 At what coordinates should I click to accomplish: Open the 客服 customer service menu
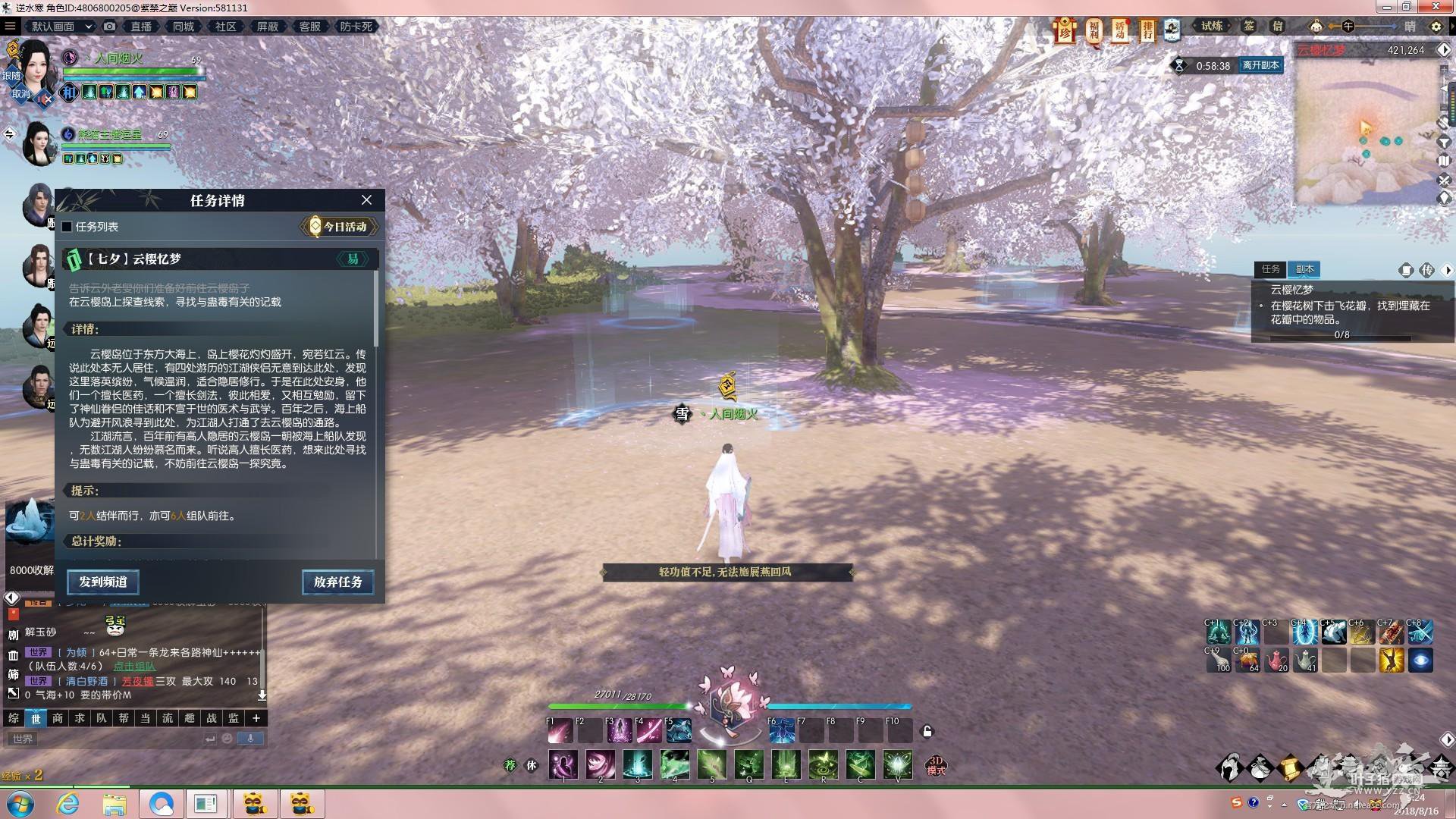pos(309,27)
